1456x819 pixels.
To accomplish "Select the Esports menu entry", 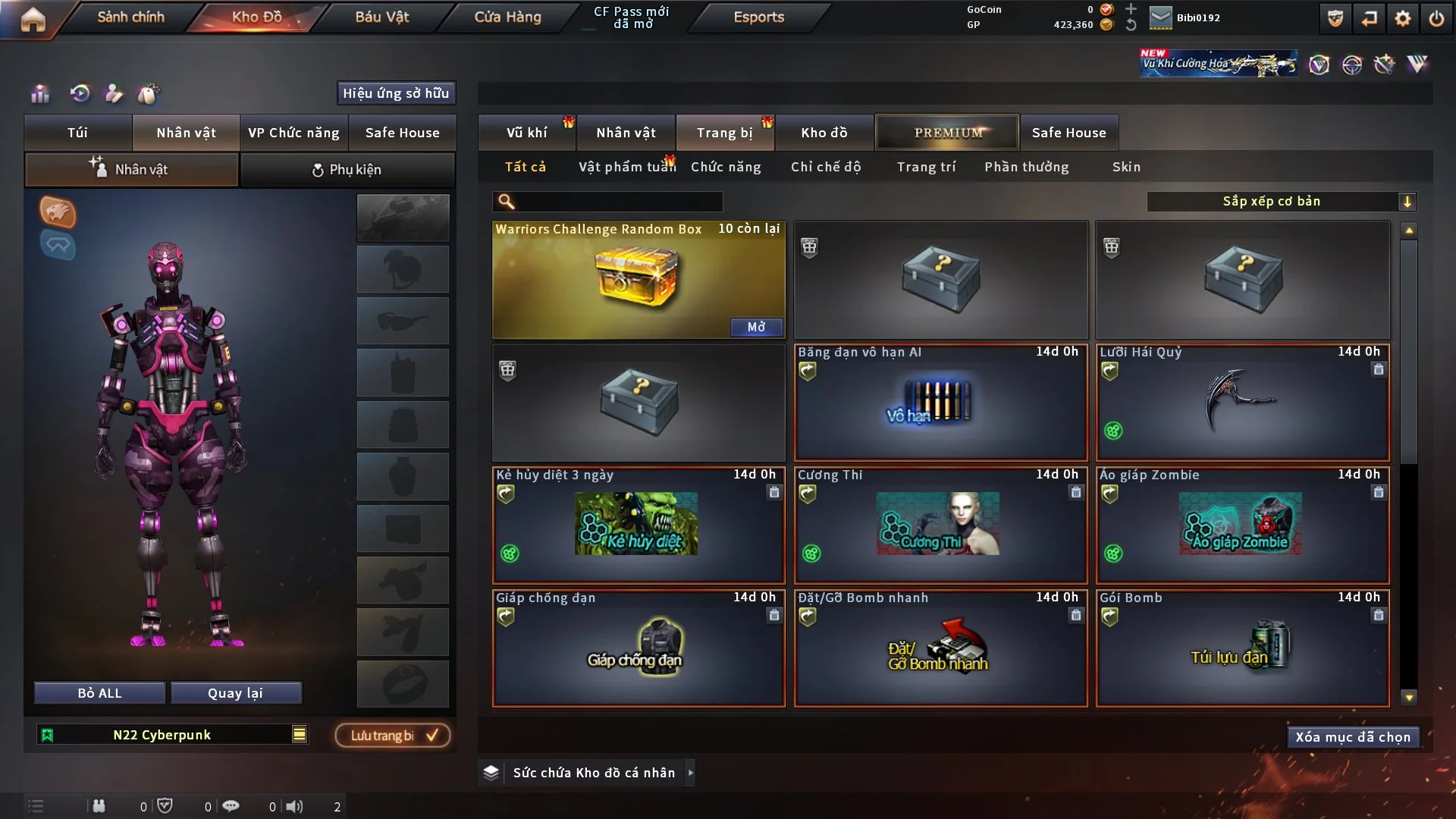I will pyautogui.click(x=758, y=17).
